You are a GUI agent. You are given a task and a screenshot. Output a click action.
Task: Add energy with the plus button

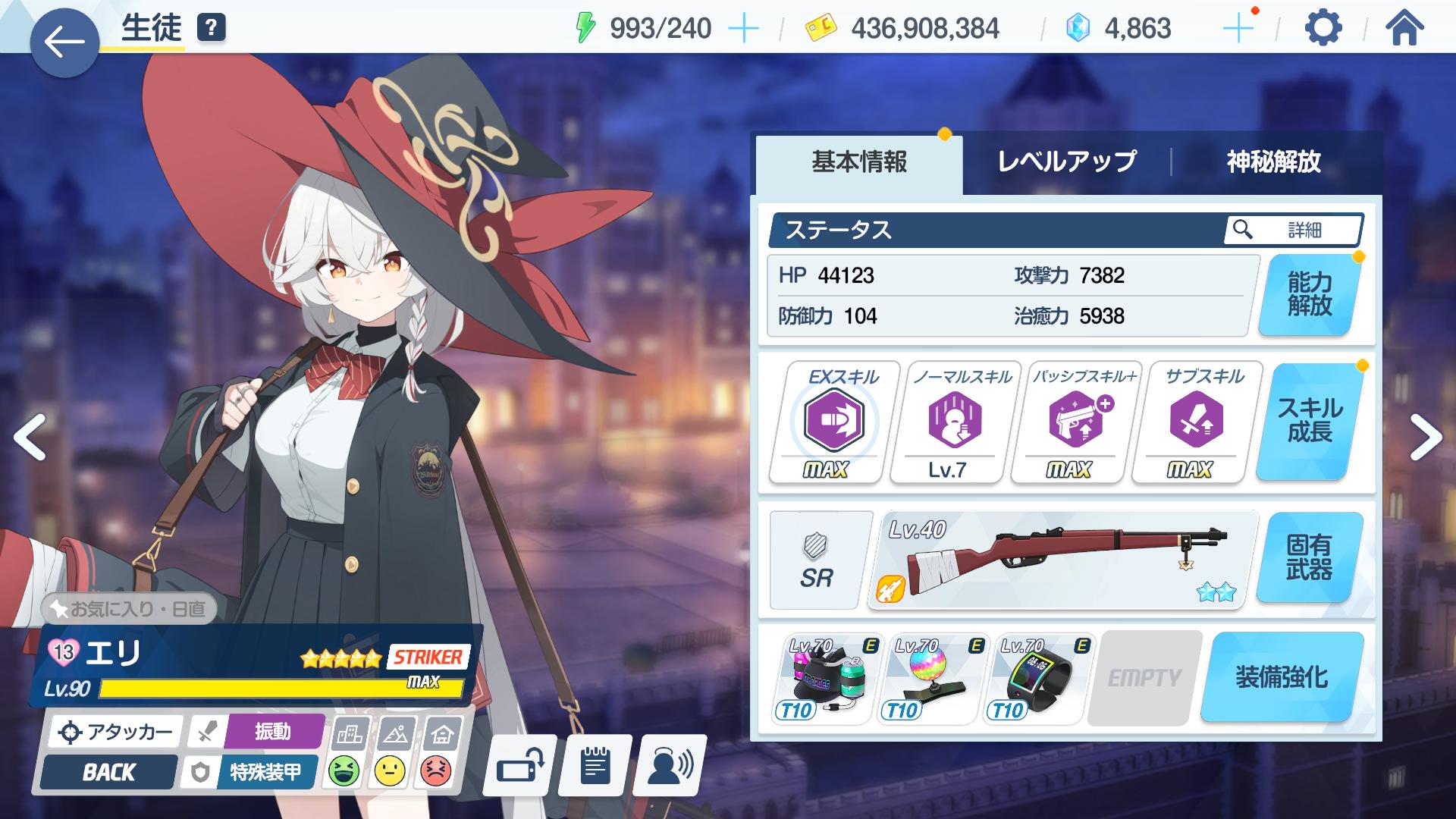click(x=743, y=29)
